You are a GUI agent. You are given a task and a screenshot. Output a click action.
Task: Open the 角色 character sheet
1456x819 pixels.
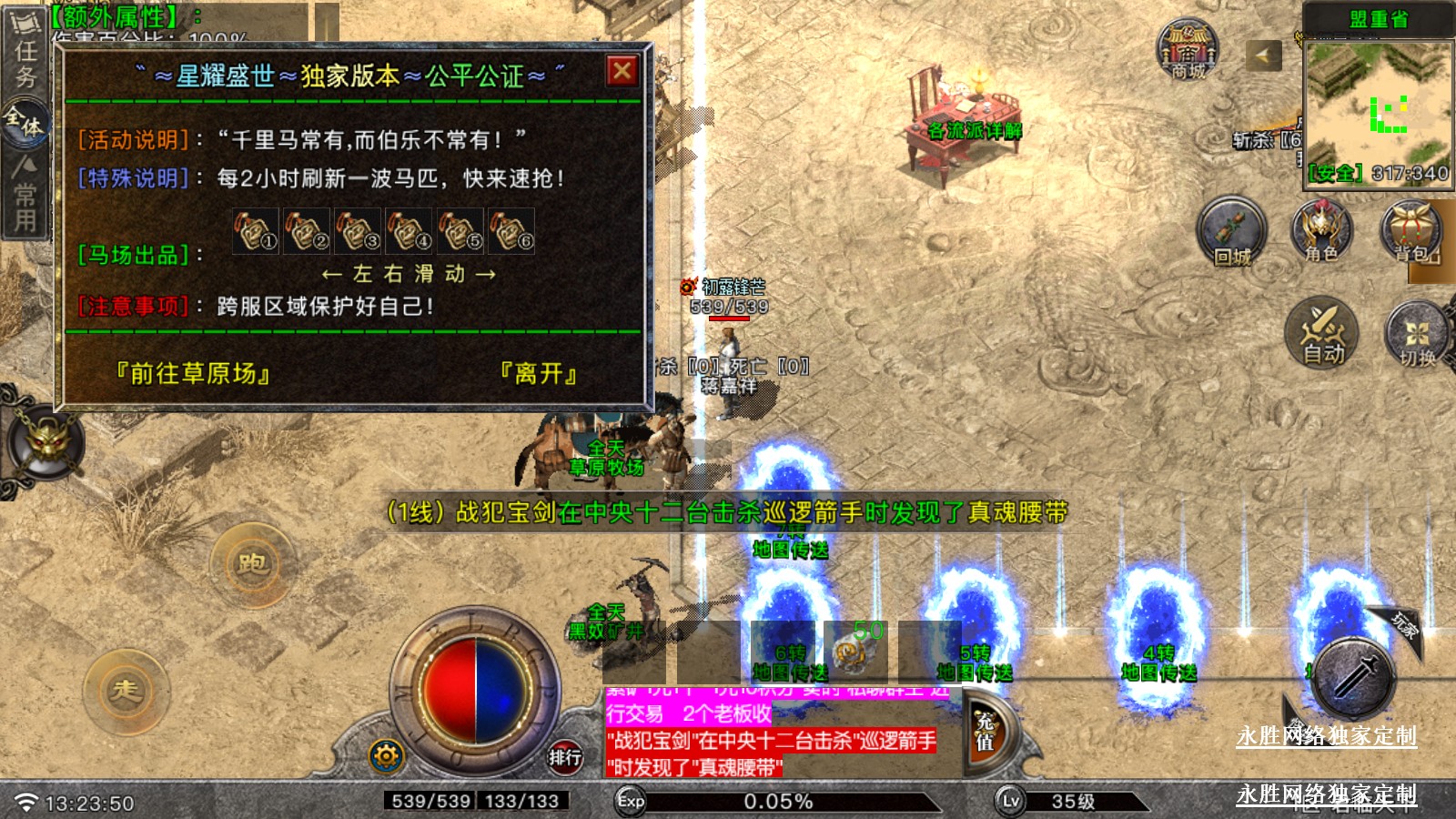coord(1320,232)
